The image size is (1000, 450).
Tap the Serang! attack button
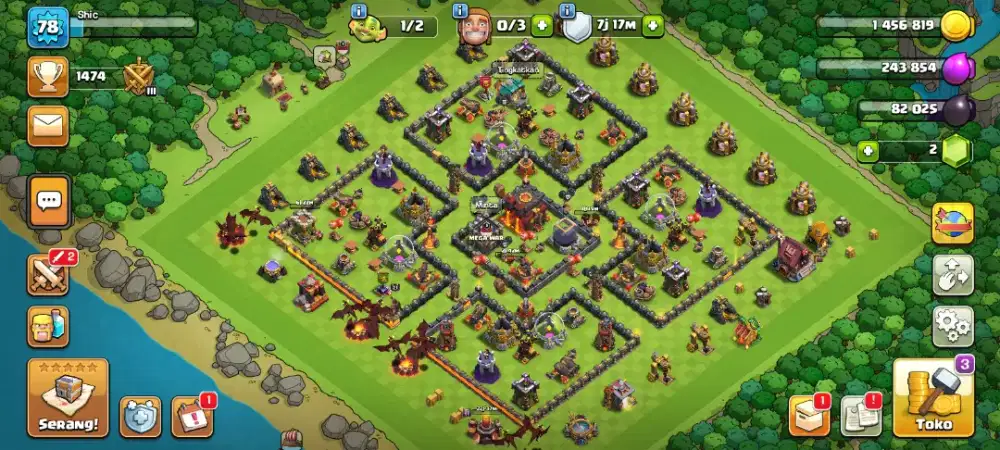click(x=68, y=399)
